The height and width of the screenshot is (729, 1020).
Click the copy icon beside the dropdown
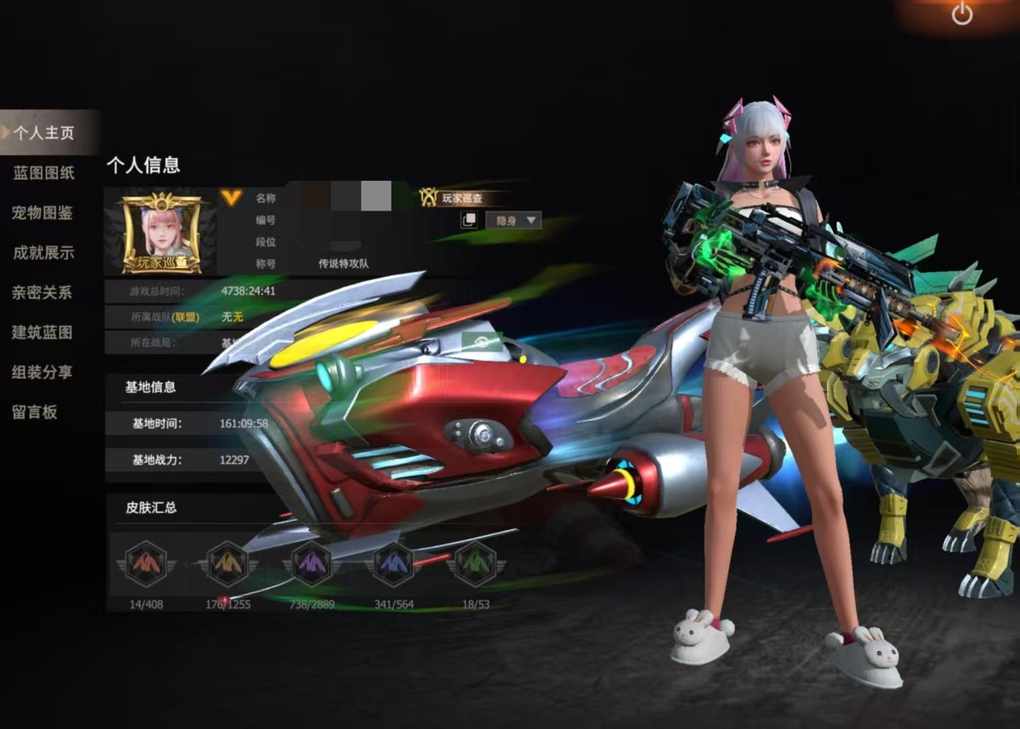[x=468, y=220]
